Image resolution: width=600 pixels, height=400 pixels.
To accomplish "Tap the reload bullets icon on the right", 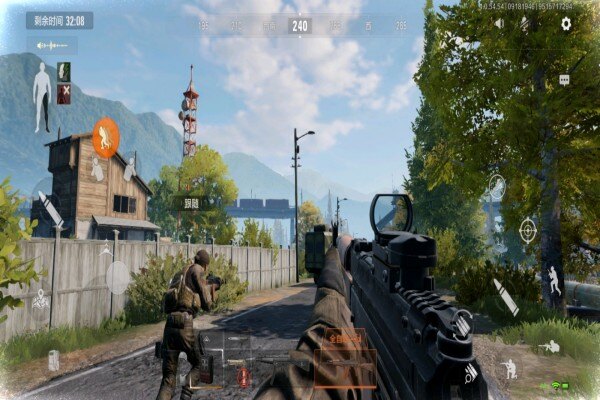I will coord(470,372).
